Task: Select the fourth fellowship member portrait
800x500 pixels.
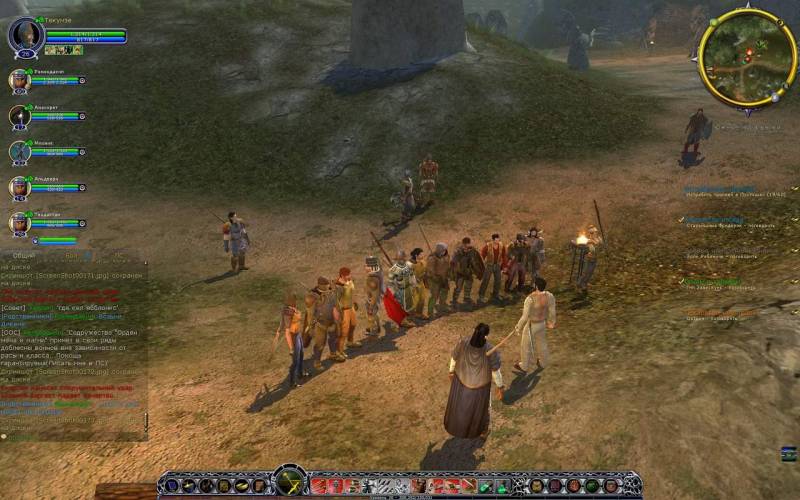Action: click(19, 187)
